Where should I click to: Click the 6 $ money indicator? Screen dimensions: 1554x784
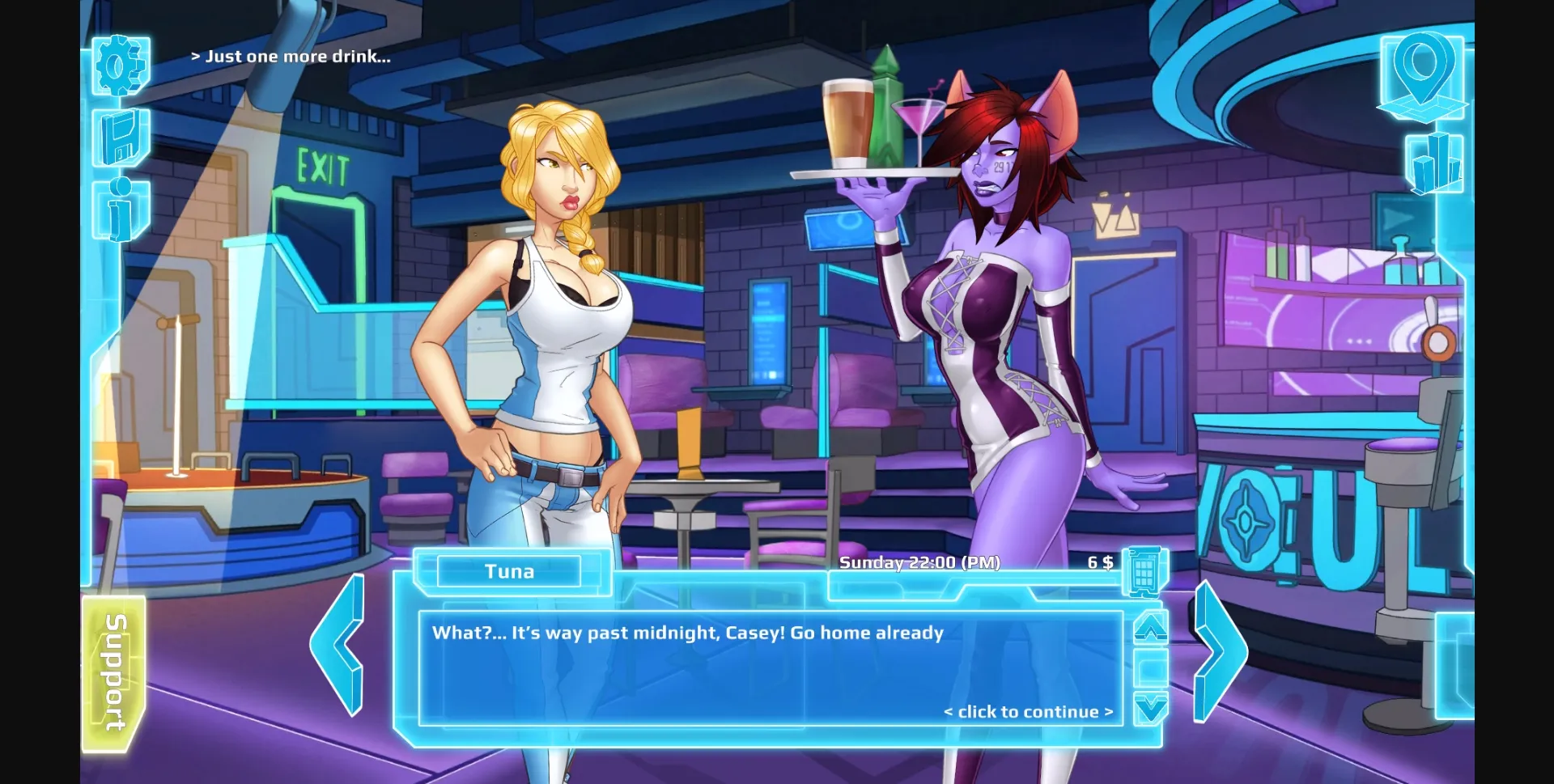[1099, 561]
